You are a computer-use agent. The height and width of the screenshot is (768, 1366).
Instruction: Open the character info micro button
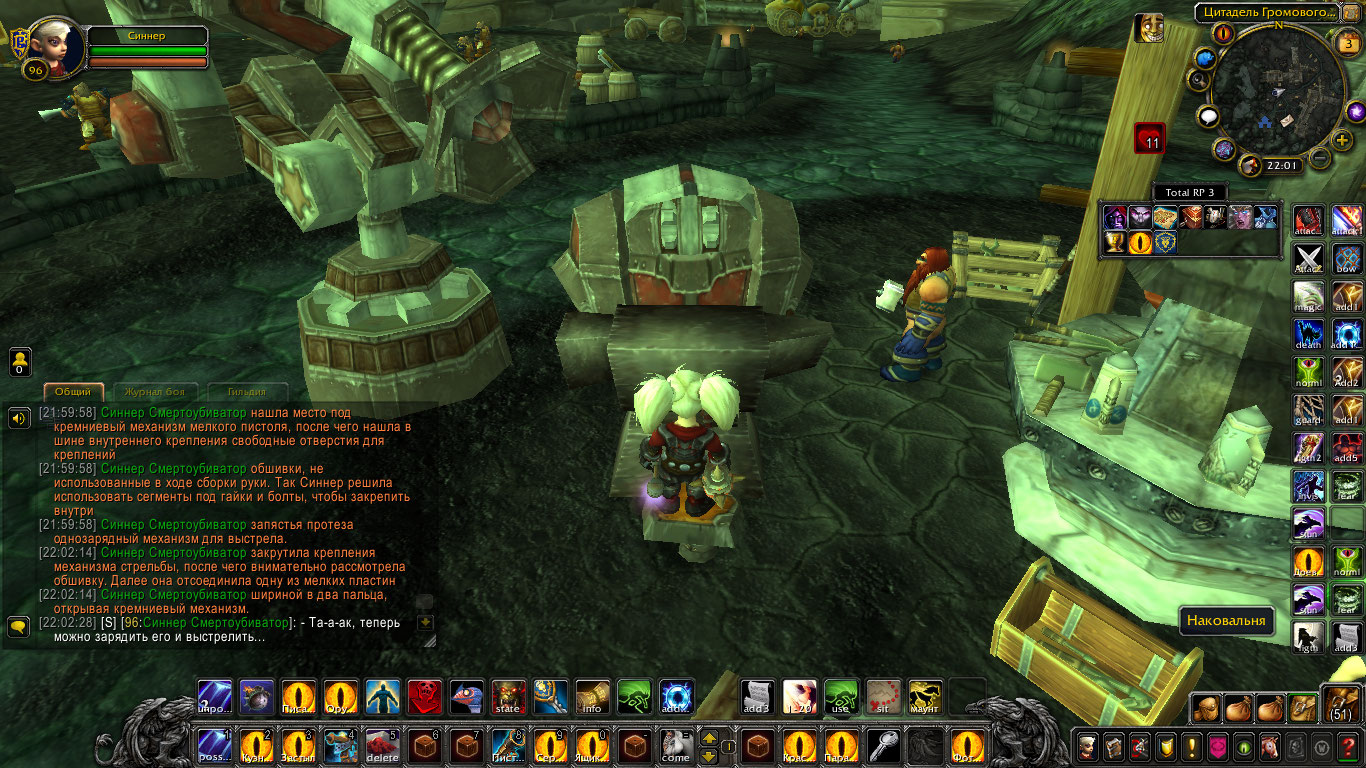[1087, 746]
